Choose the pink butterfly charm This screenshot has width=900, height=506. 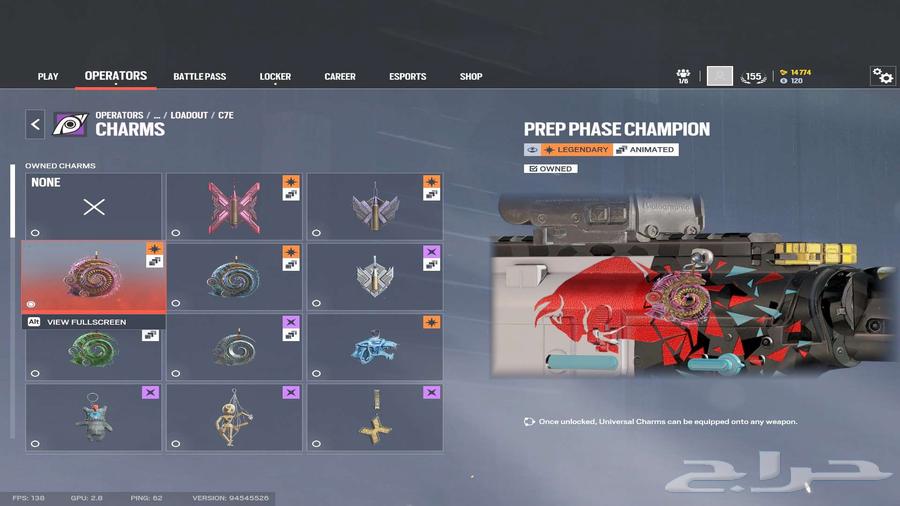click(234, 206)
